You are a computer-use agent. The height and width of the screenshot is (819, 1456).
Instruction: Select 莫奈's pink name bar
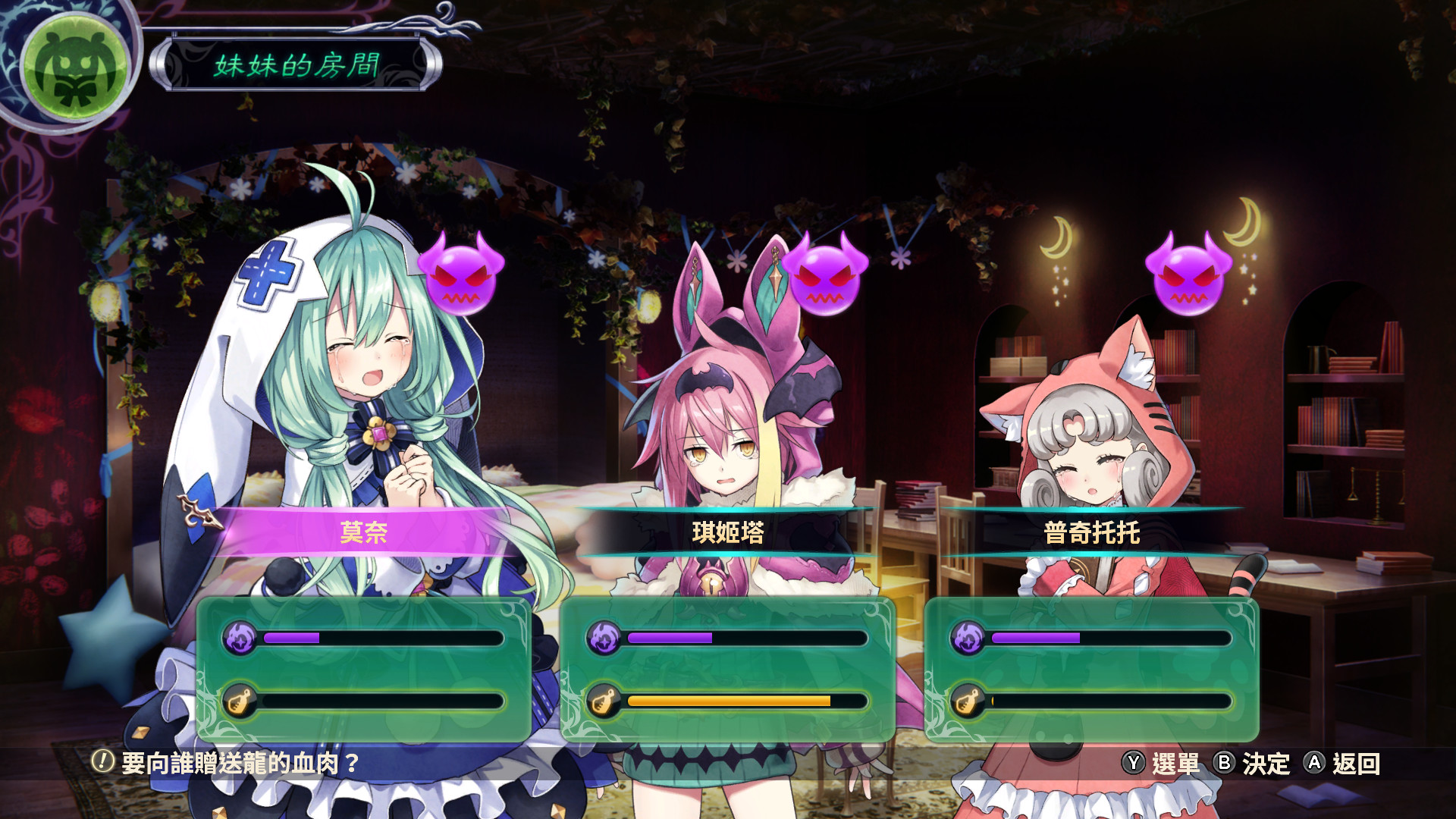click(364, 533)
